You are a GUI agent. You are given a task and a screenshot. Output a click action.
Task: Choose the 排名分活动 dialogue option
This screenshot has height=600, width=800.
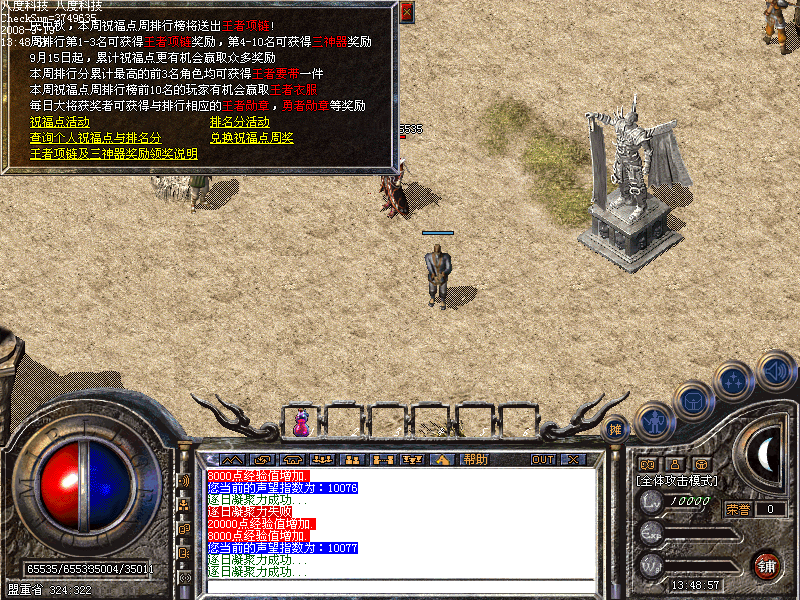[239, 122]
